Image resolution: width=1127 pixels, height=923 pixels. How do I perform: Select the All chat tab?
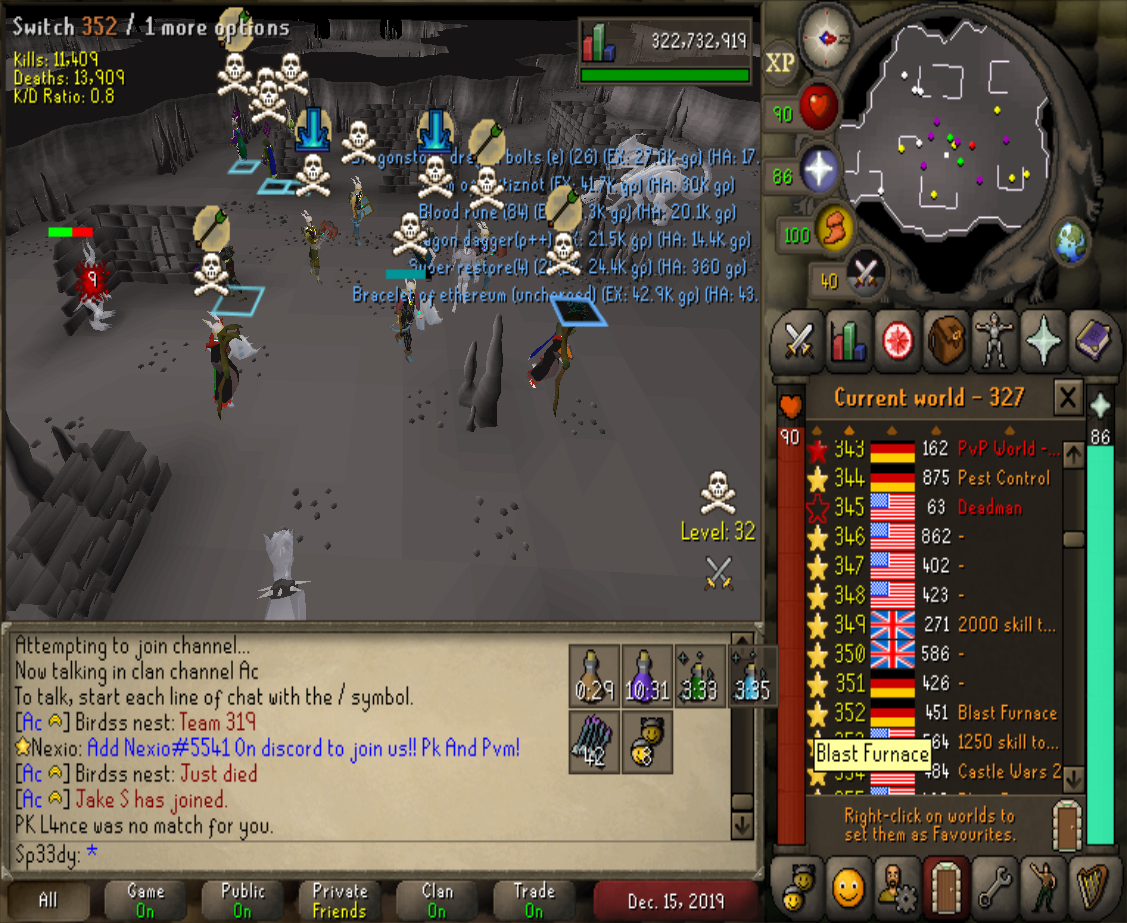tap(48, 900)
